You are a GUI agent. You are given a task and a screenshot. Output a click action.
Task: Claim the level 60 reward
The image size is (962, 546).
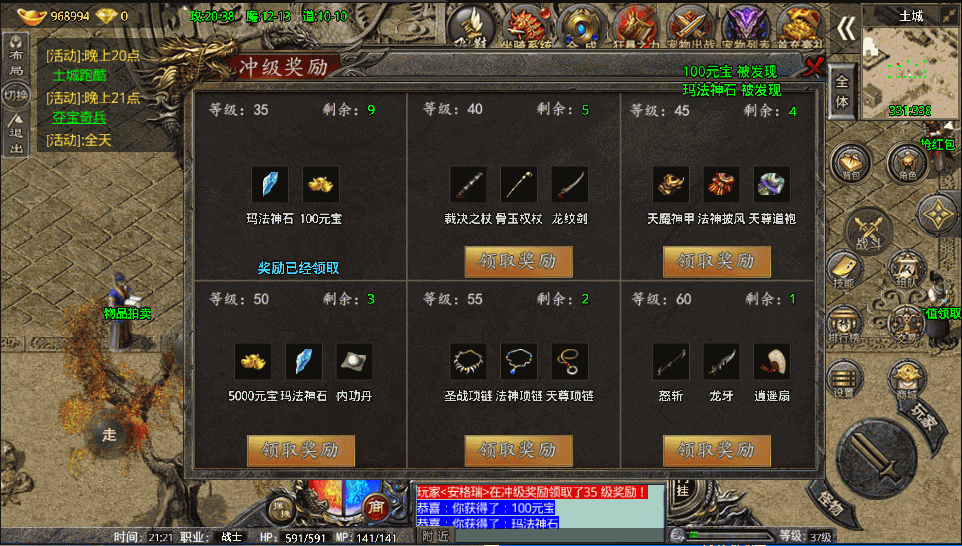click(716, 450)
